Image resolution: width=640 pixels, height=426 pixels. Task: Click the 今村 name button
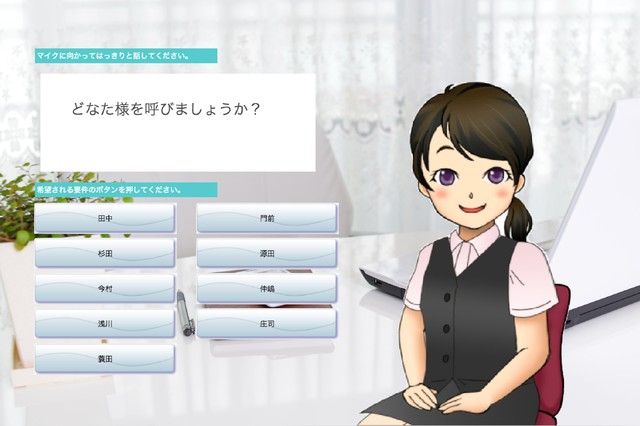click(105, 288)
